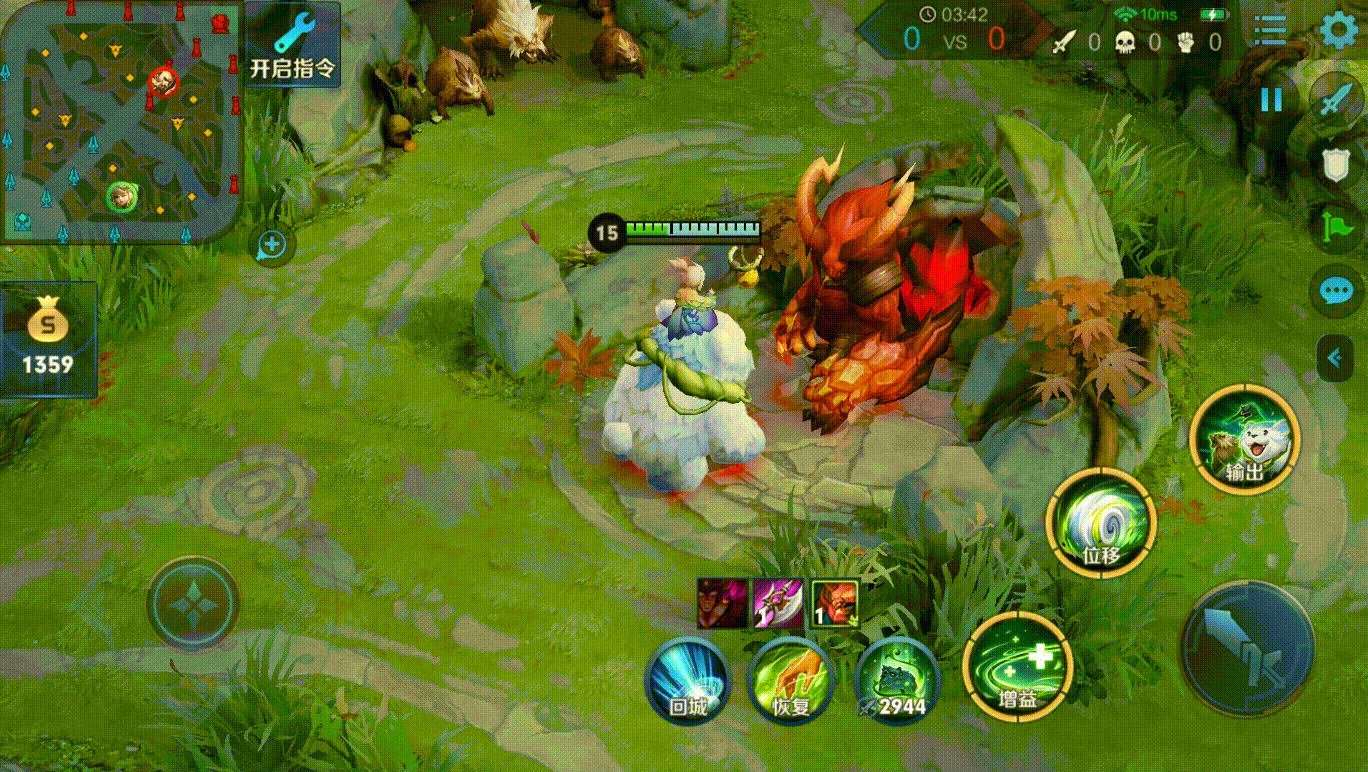This screenshot has height=772, width=1368.
Task: Collapse the side panel with arrow button
Action: [x=1334, y=357]
